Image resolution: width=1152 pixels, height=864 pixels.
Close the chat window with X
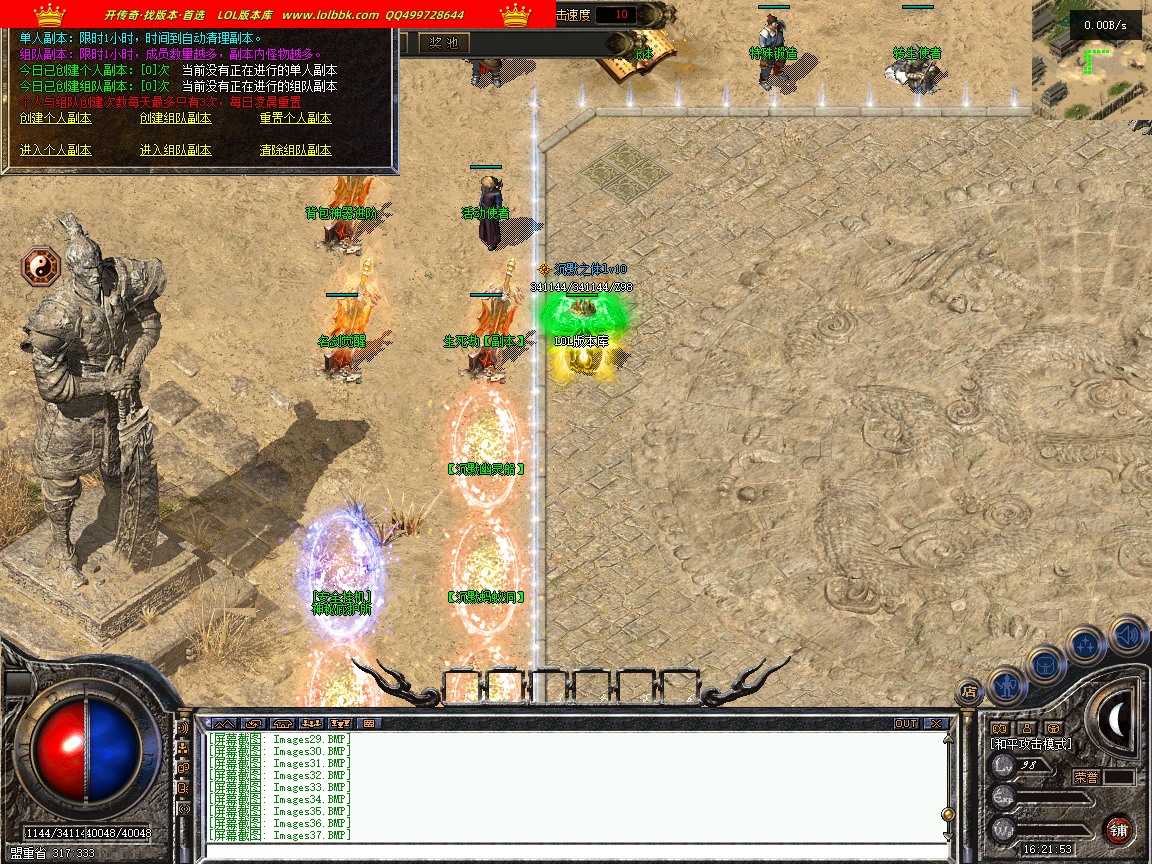(x=935, y=723)
